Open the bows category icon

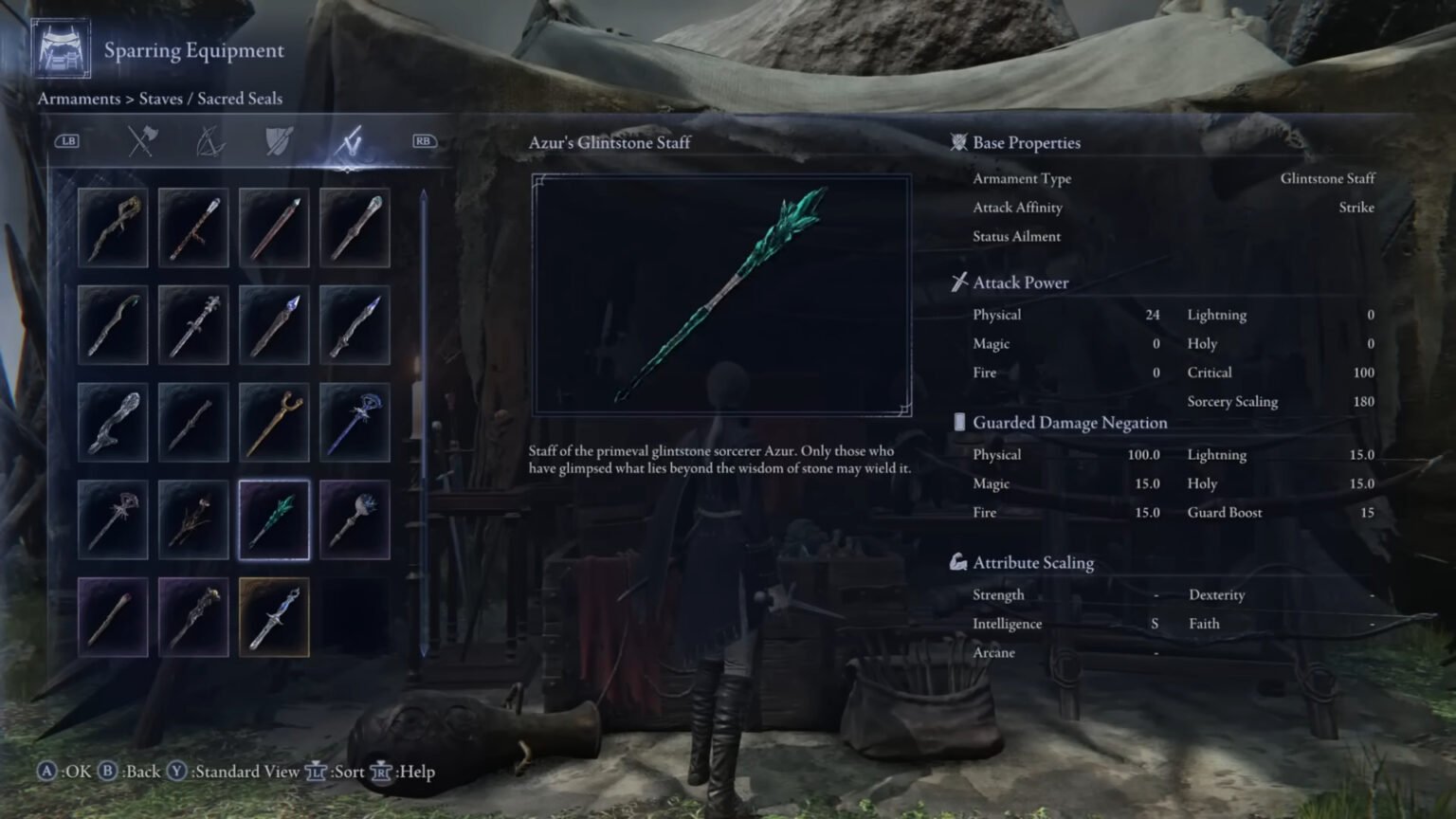coord(210,140)
